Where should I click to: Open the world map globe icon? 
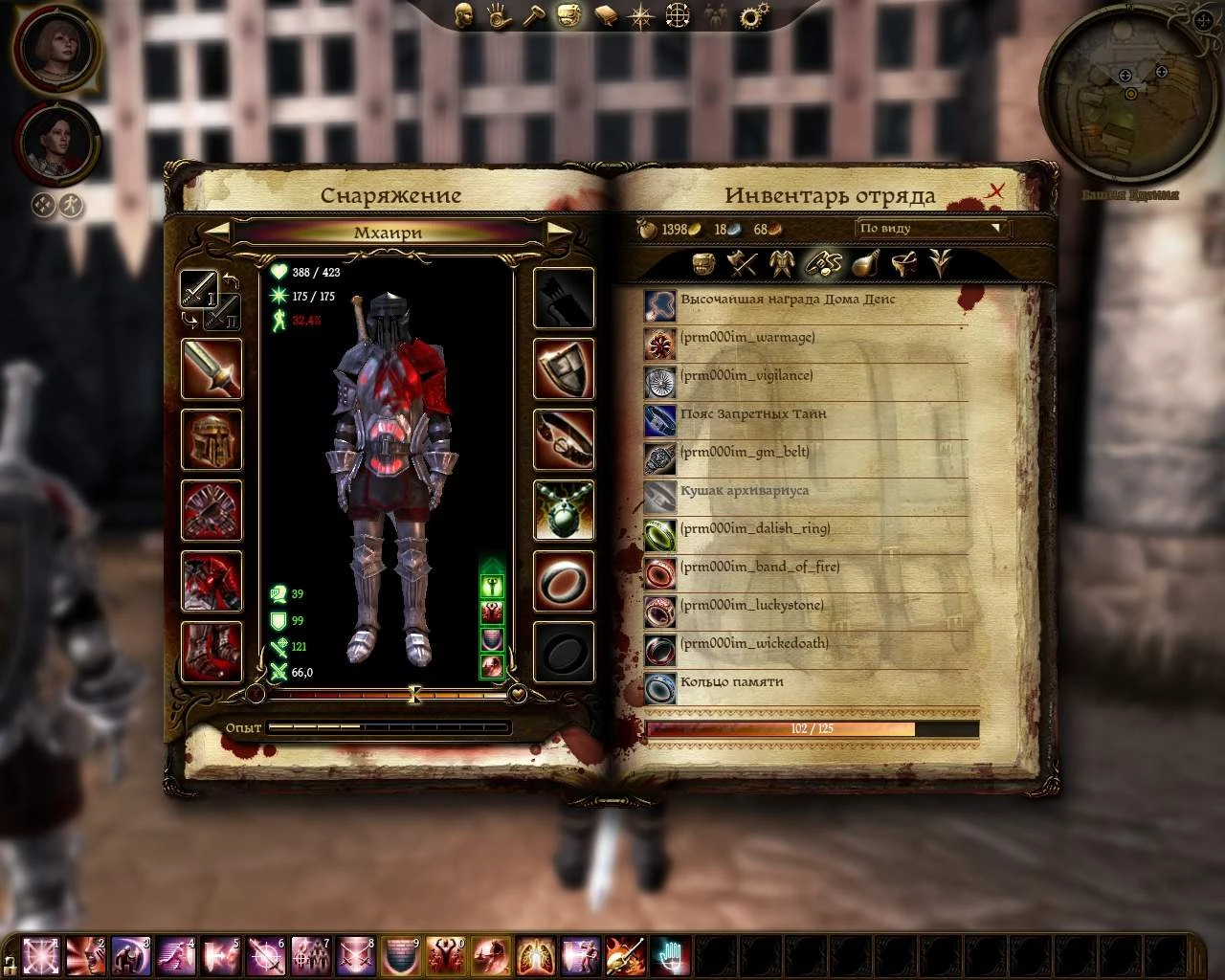(x=677, y=16)
